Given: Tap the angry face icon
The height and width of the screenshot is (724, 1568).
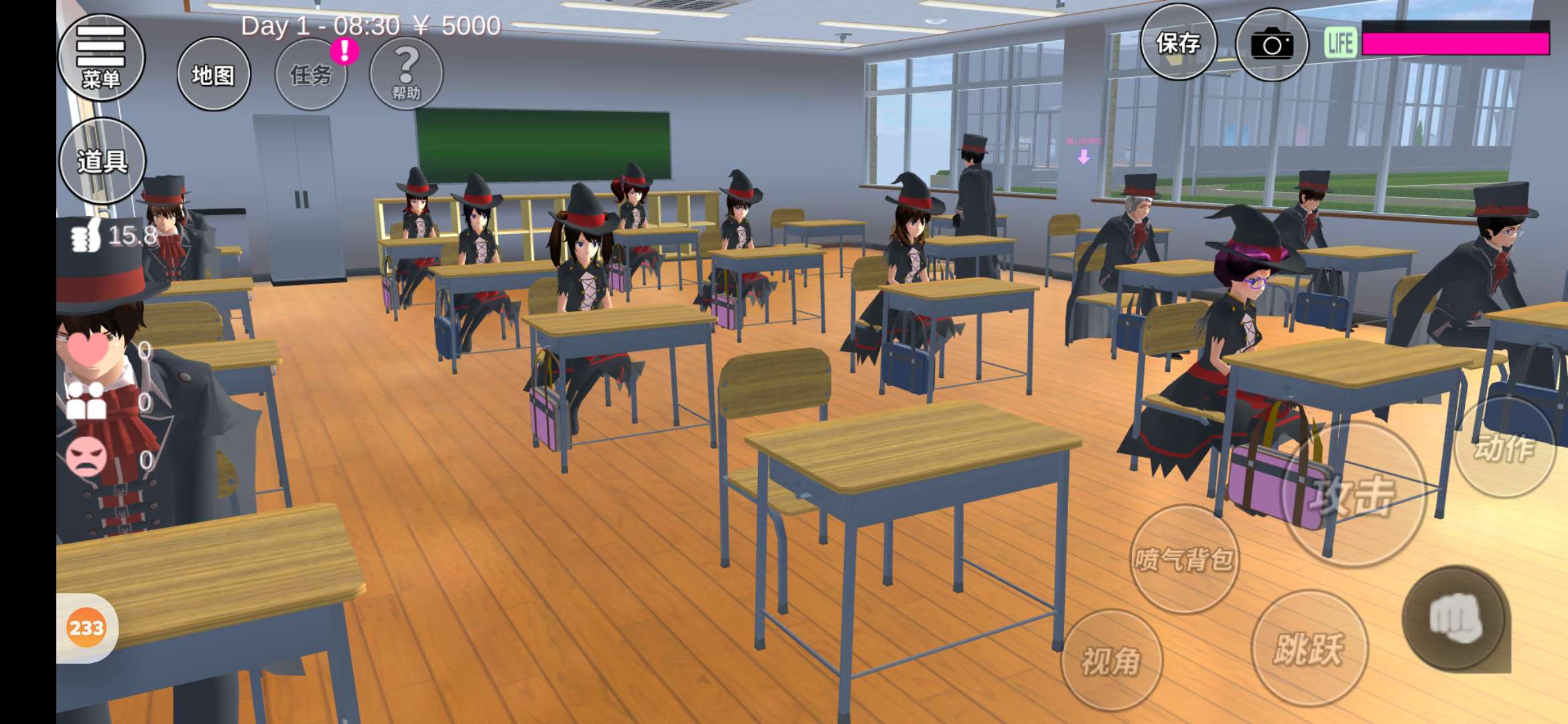Looking at the screenshot, I should tap(86, 457).
